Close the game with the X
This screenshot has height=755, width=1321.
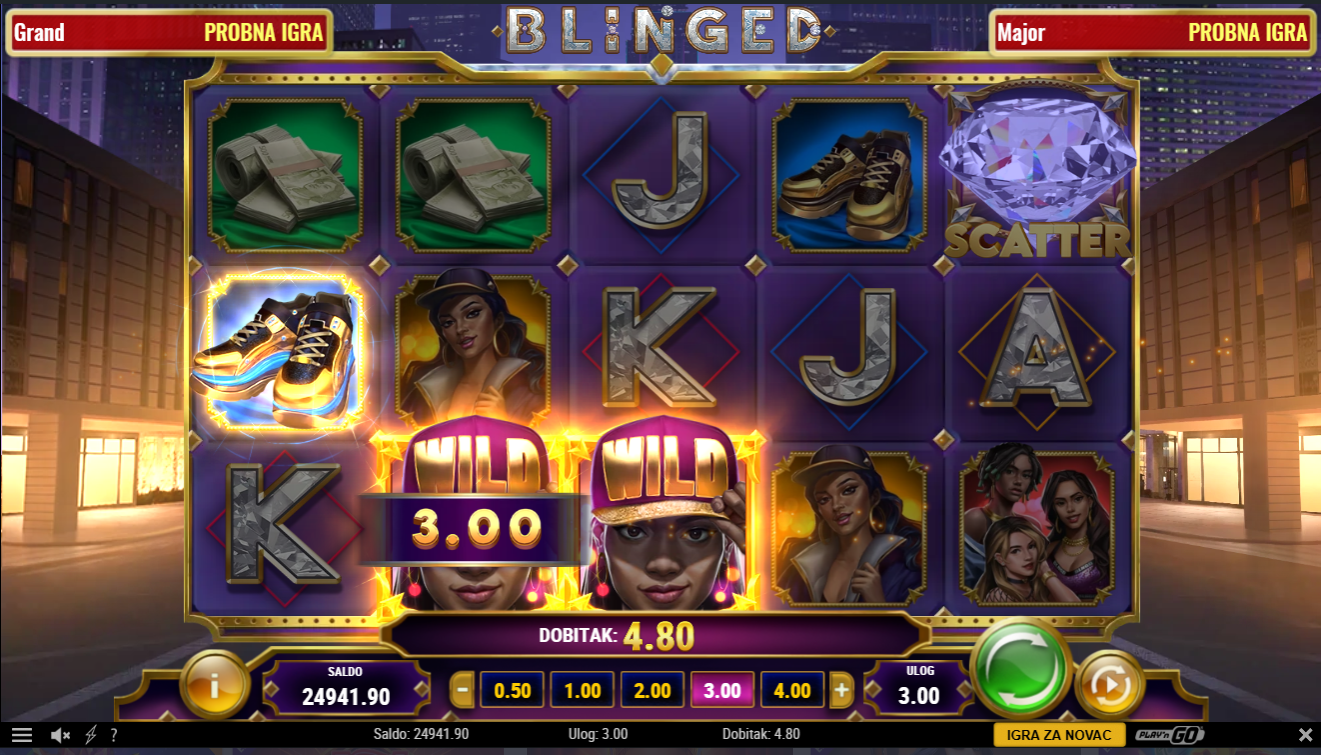pyautogui.click(x=1304, y=735)
